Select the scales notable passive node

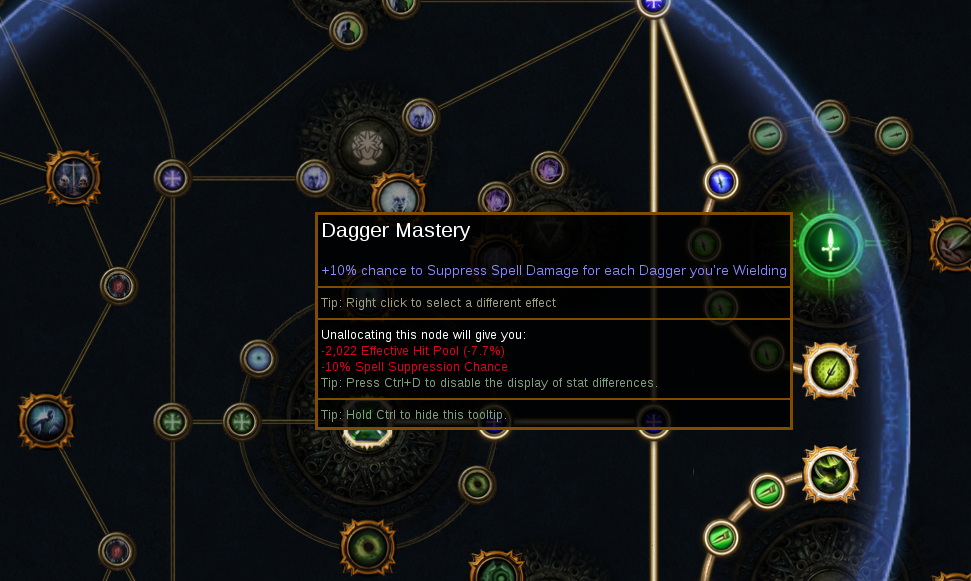[73, 179]
